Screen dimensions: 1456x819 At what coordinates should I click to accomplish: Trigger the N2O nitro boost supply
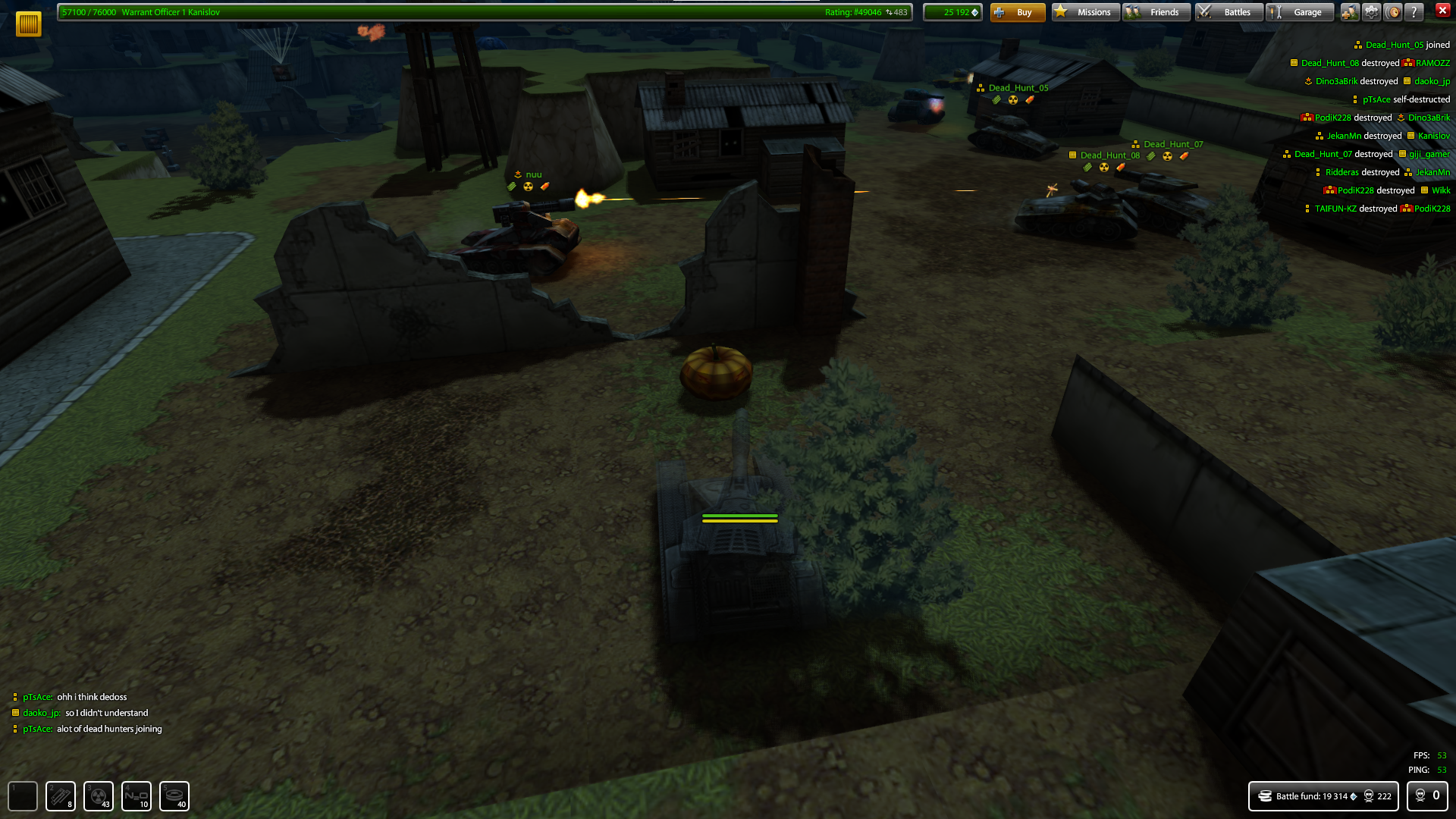coord(136,796)
